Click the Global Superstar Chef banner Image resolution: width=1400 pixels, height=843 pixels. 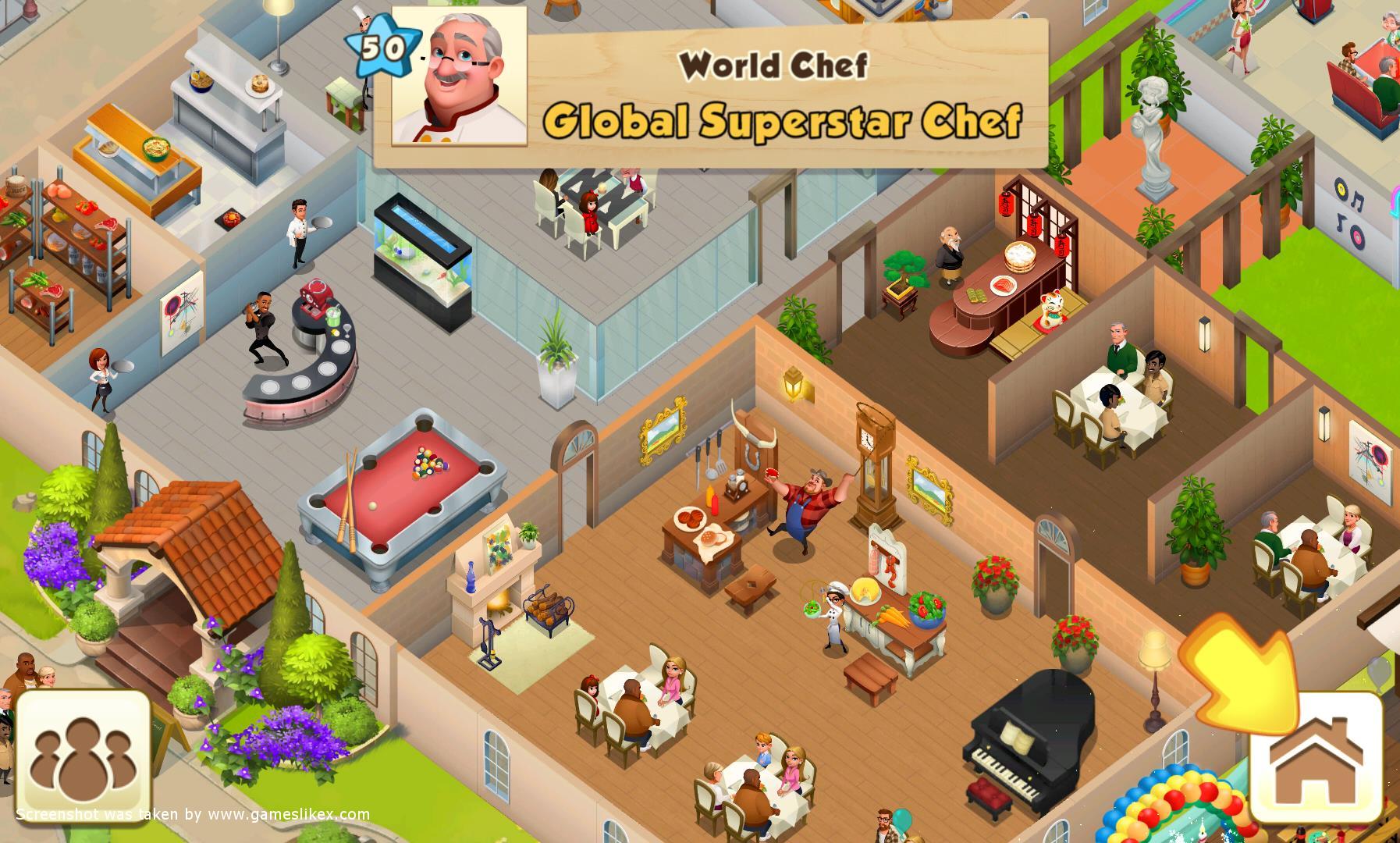[x=782, y=119]
